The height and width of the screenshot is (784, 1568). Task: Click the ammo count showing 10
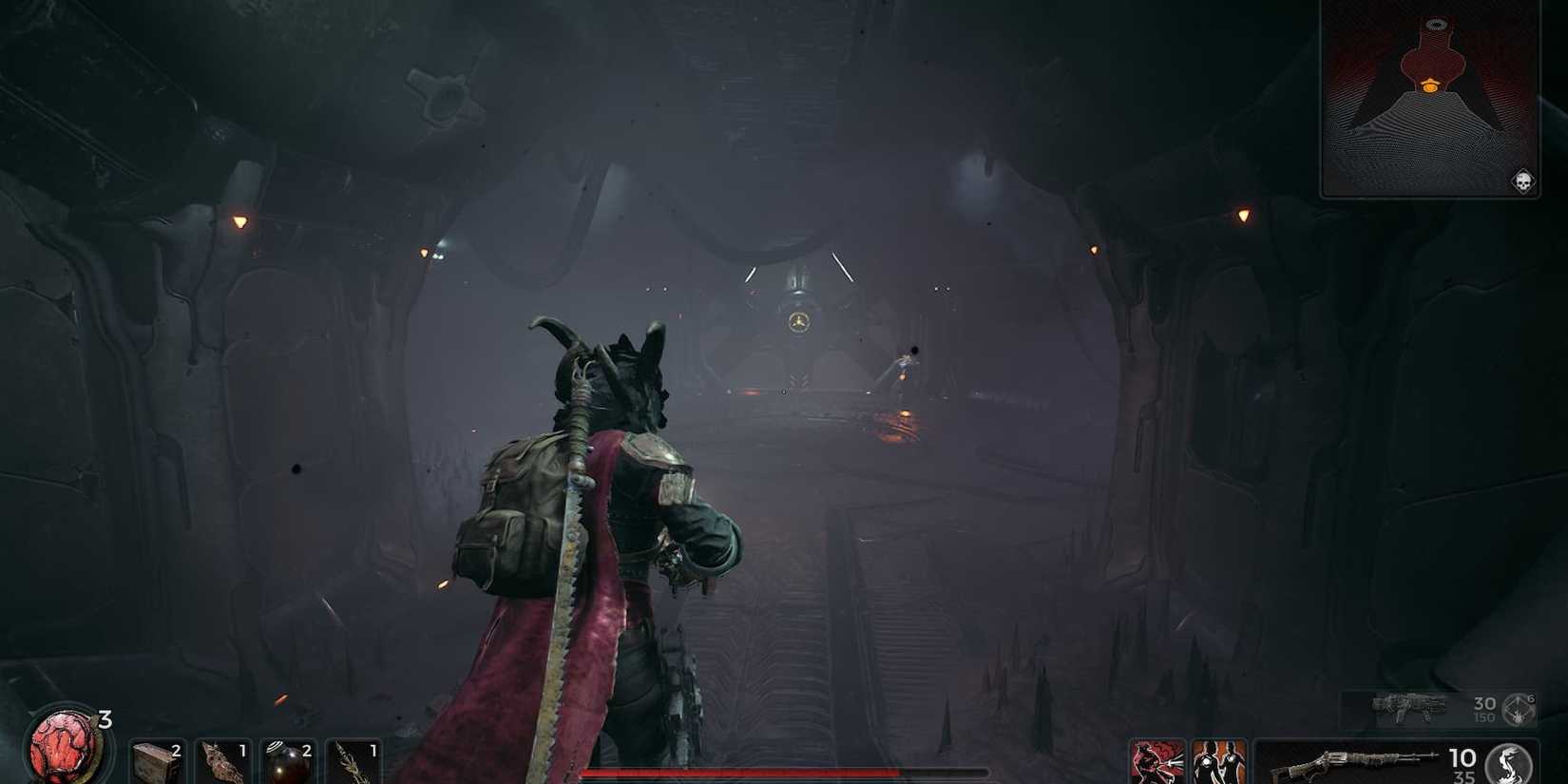pyautogui.click(x=1463, y=756)
